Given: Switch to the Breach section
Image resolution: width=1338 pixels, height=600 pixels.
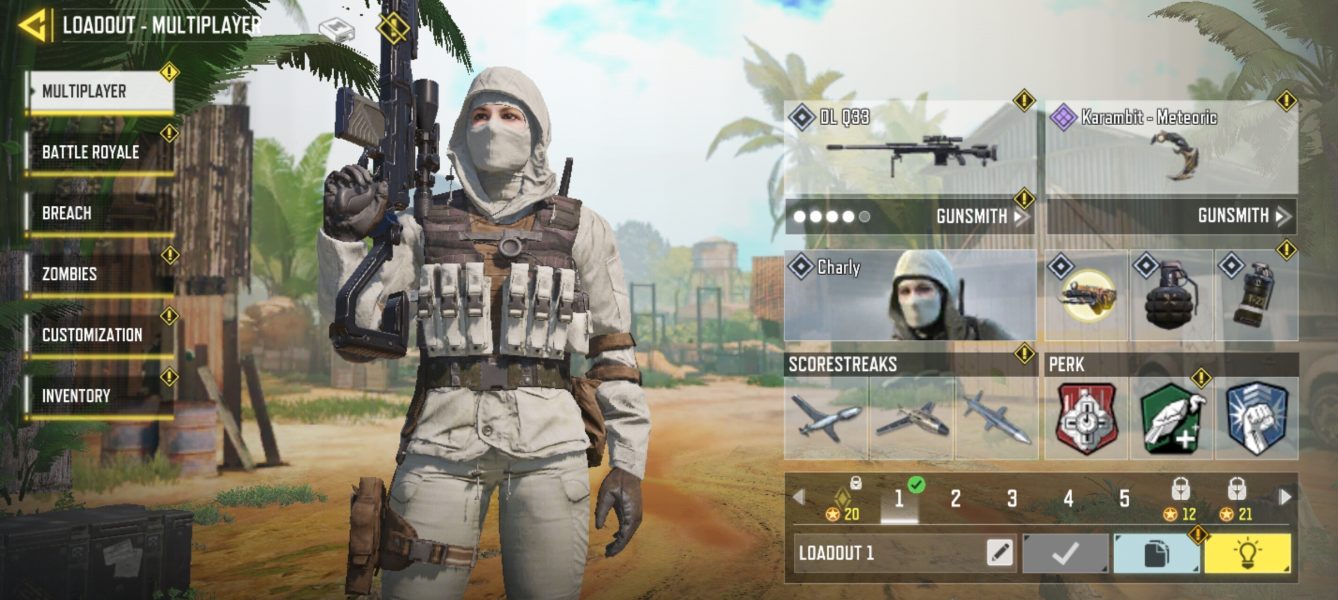Looking at the screenshot, I should tap(100, 214).
